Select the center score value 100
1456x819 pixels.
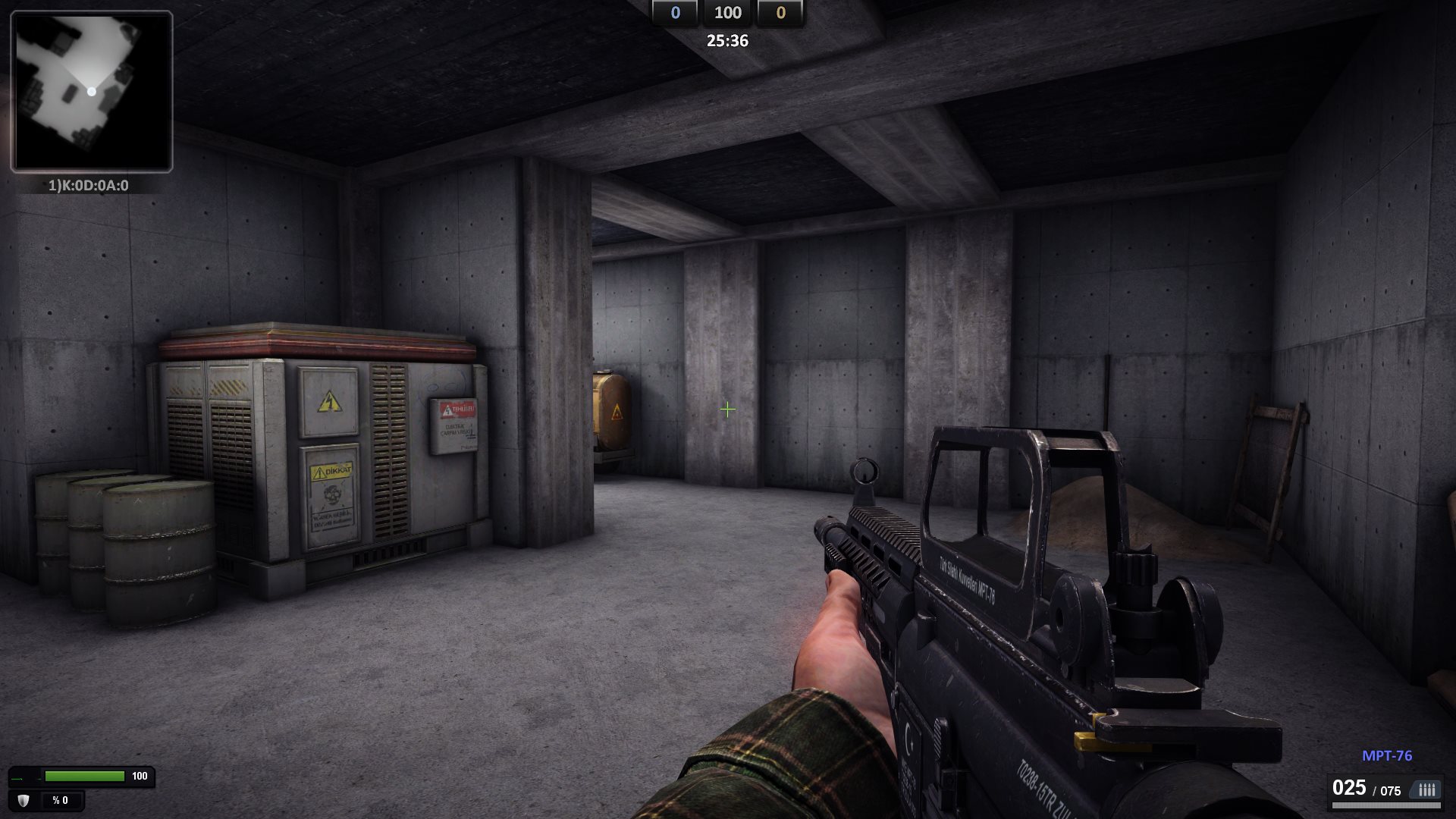729,13
